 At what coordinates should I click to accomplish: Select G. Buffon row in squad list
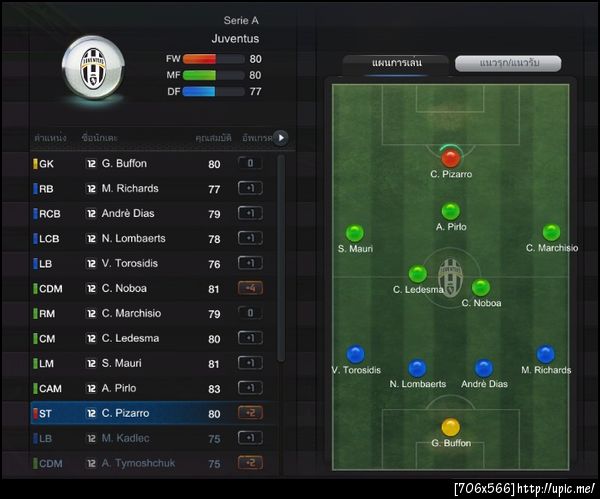[150, 163]
